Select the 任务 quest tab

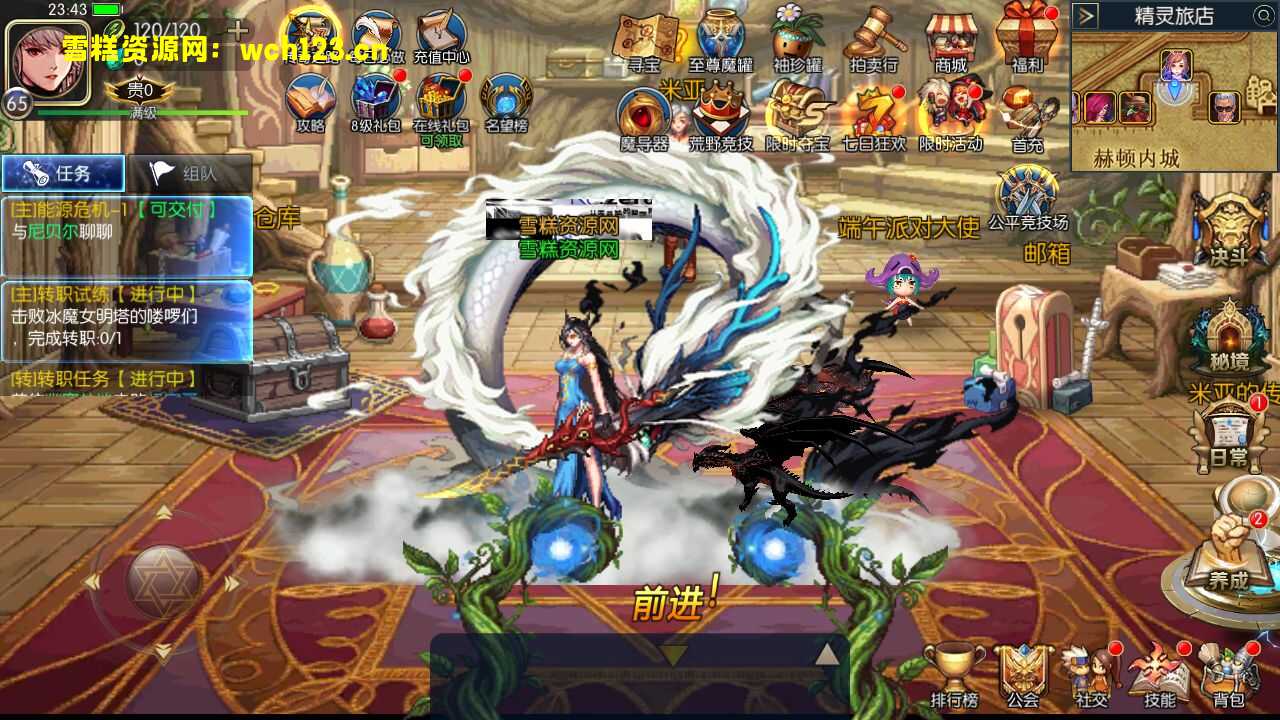65,172
